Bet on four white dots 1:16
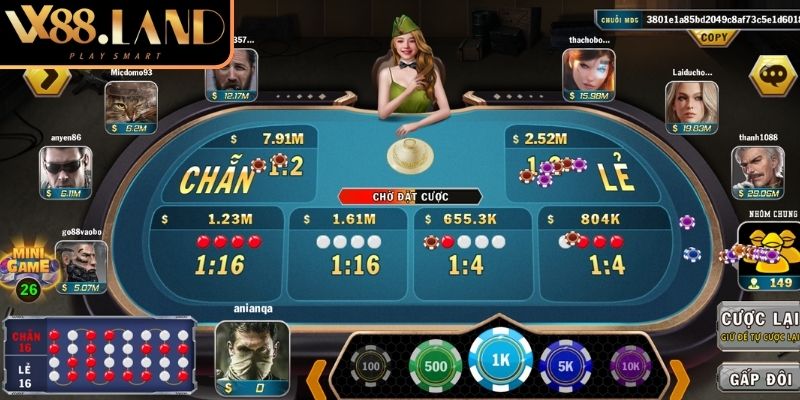Viewport: 800px width, 400px height. click(x=355, y=250)
